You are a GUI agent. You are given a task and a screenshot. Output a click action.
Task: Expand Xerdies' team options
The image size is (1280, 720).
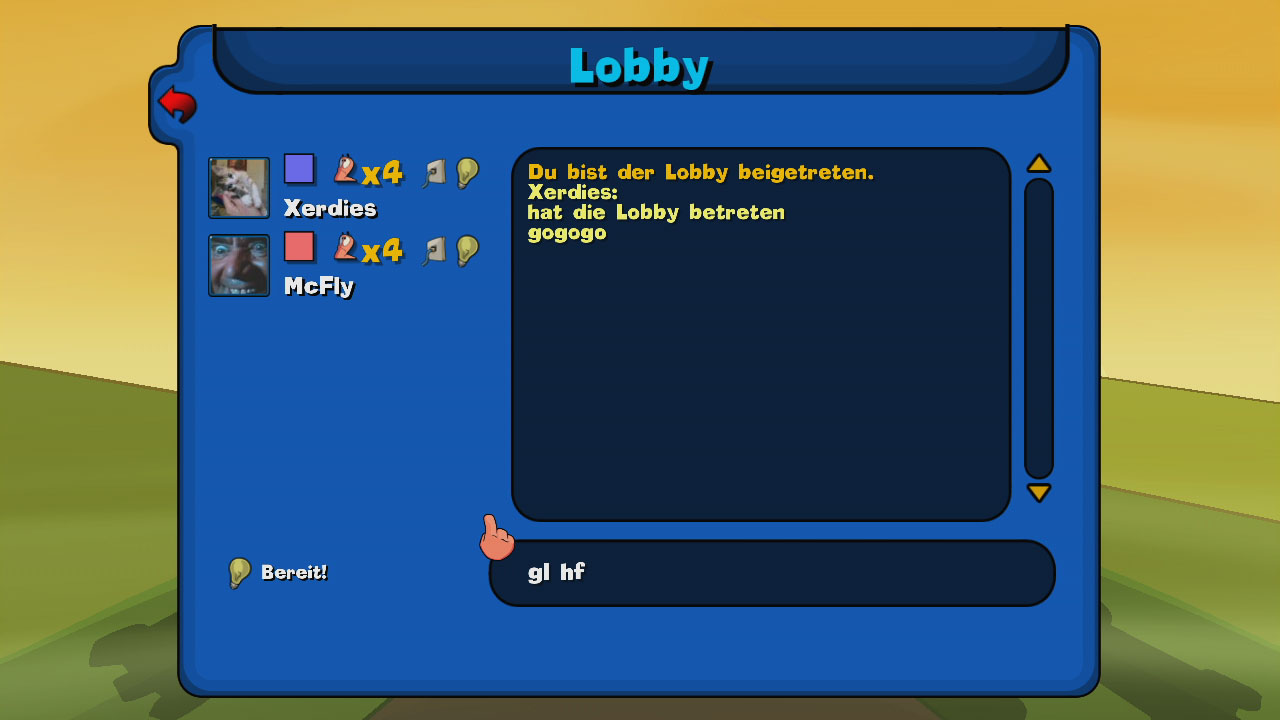click(299, 168)
